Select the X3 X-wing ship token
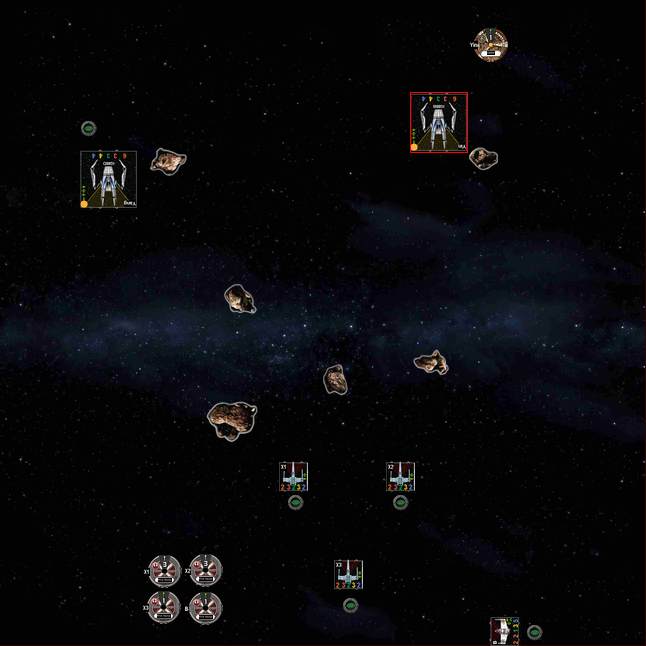This screenshot has height=646, width=646. 348,574
